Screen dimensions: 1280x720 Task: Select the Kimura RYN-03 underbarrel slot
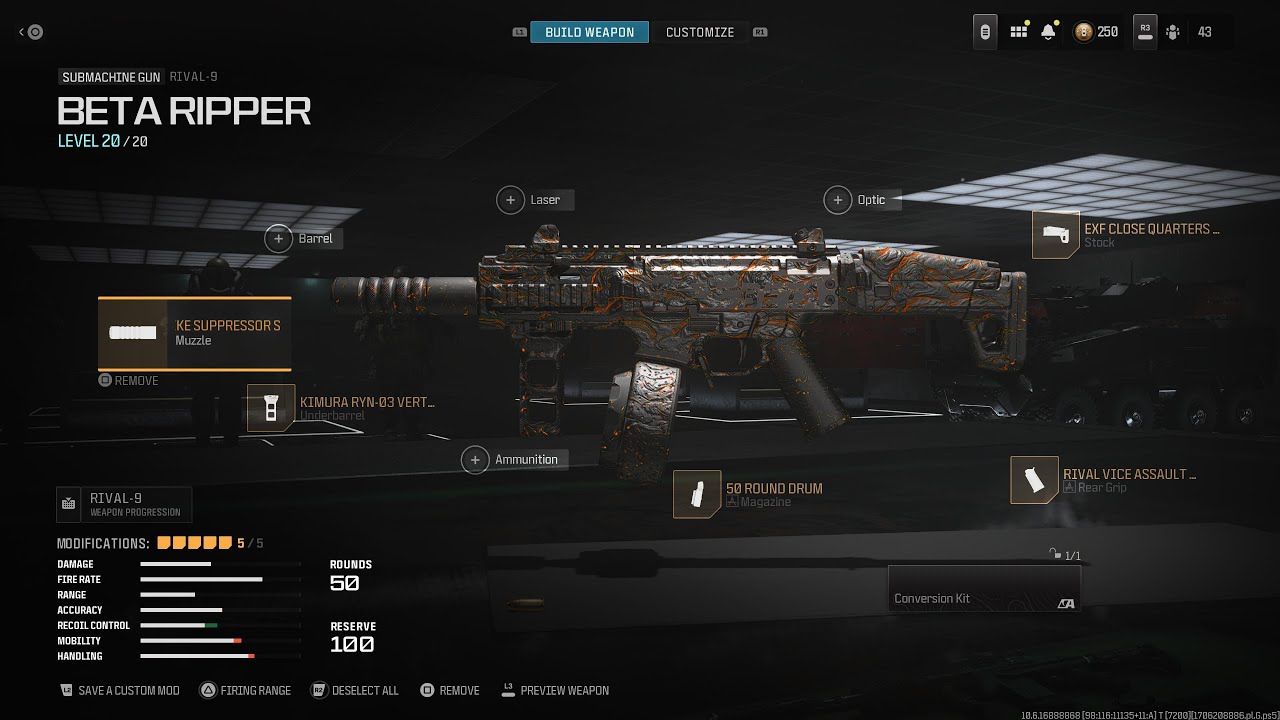click(x=341, y=408)
